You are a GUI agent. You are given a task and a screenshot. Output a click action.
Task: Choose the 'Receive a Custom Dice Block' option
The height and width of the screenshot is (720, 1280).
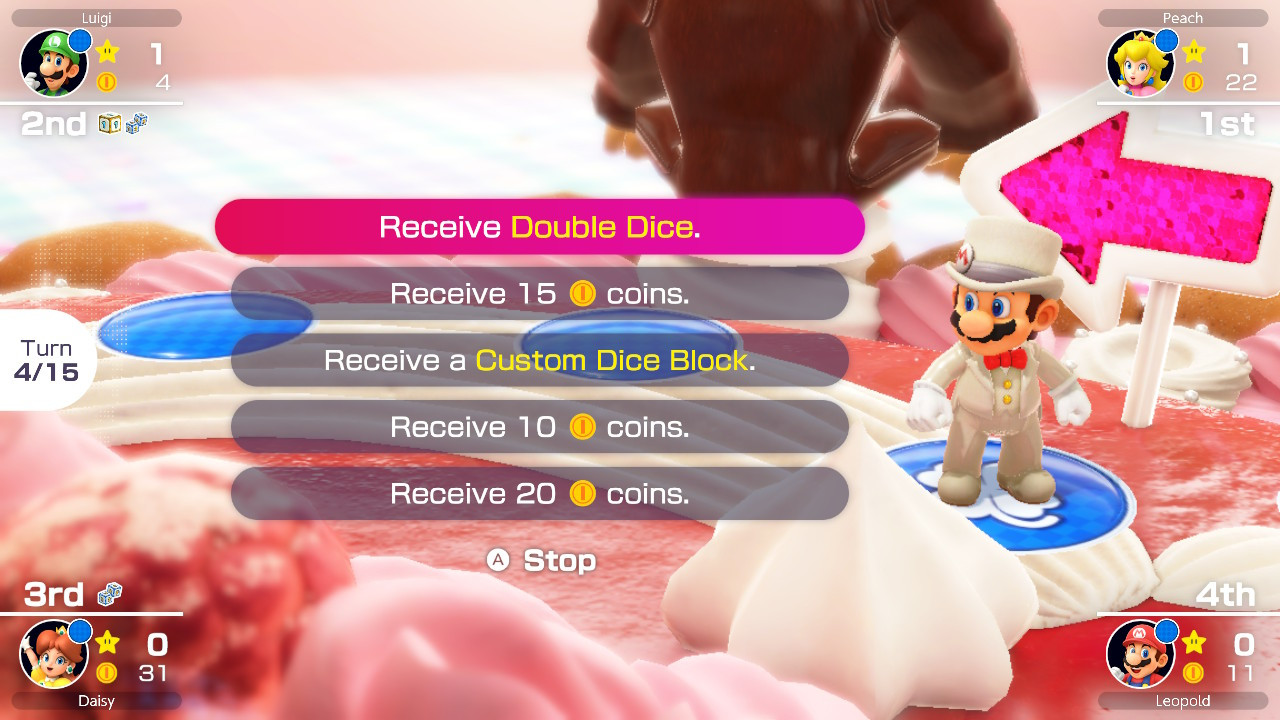(540, 360)
